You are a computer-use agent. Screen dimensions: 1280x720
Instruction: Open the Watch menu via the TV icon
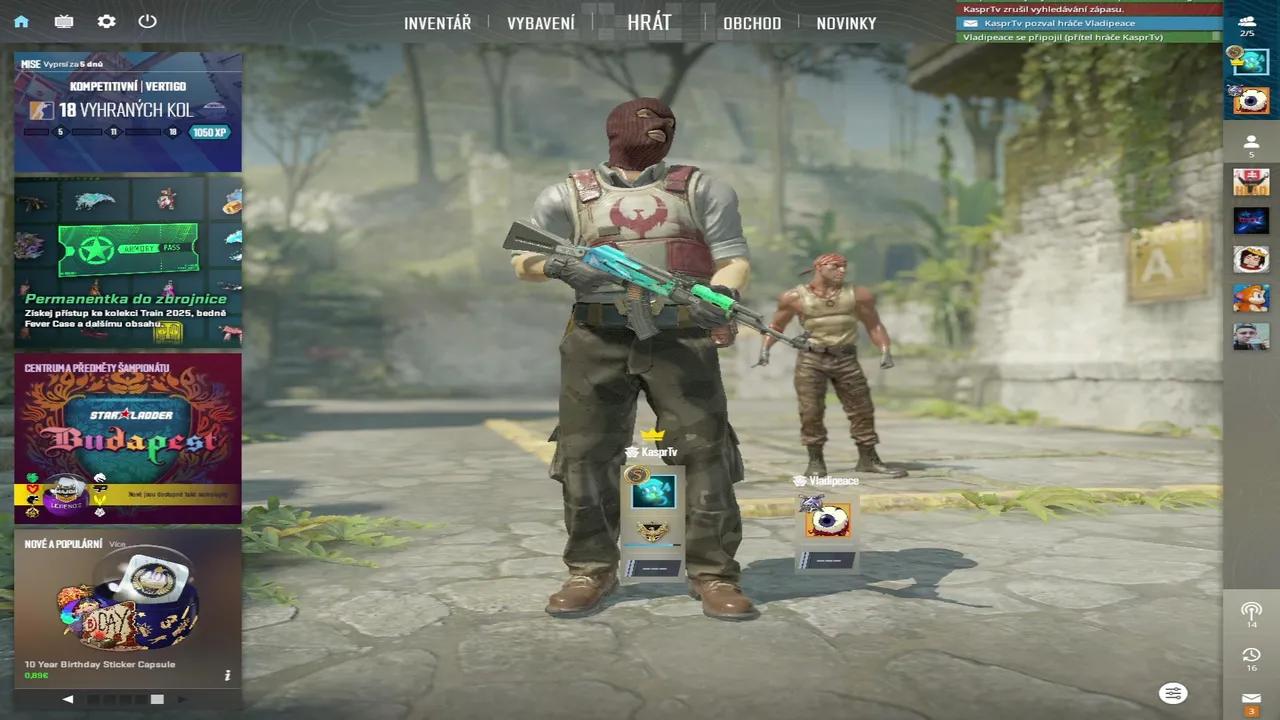[64, 21]
